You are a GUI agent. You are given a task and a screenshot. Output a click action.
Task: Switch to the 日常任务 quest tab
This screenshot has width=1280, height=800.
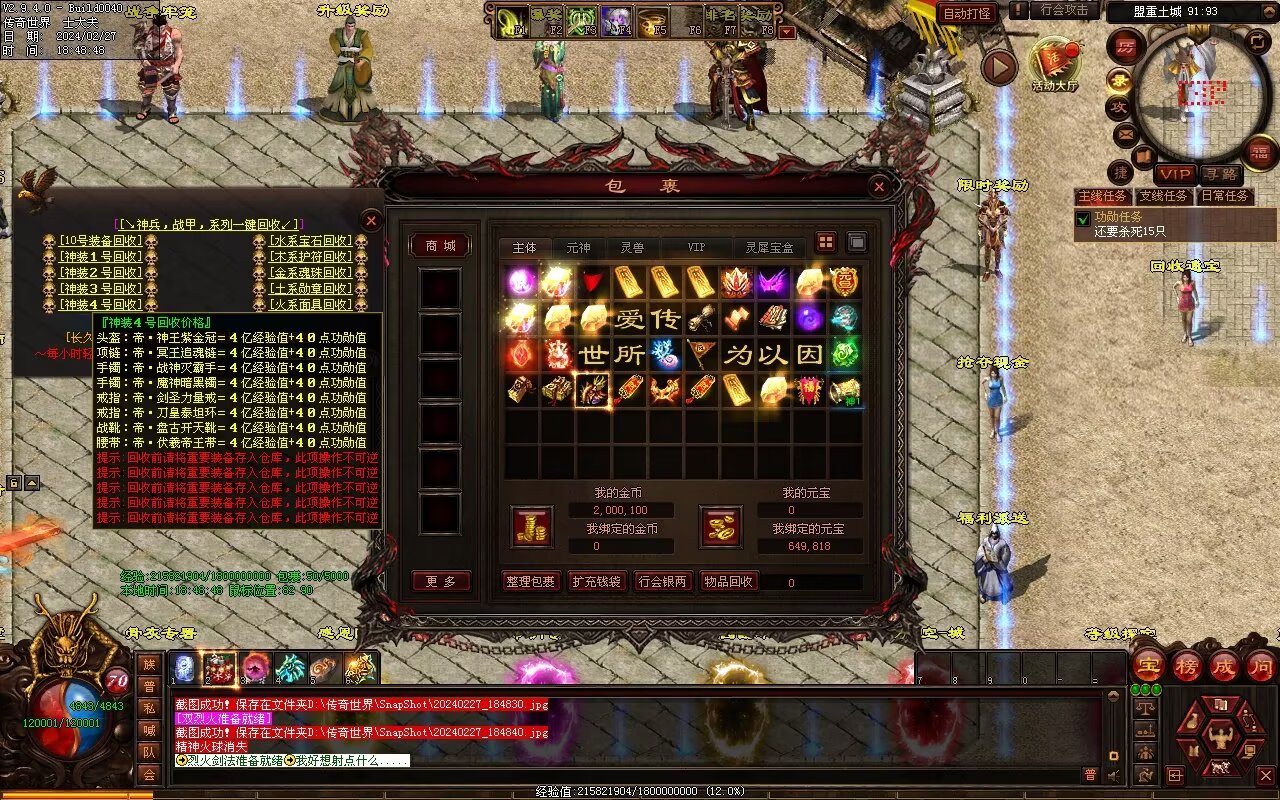coord(1225,196)
